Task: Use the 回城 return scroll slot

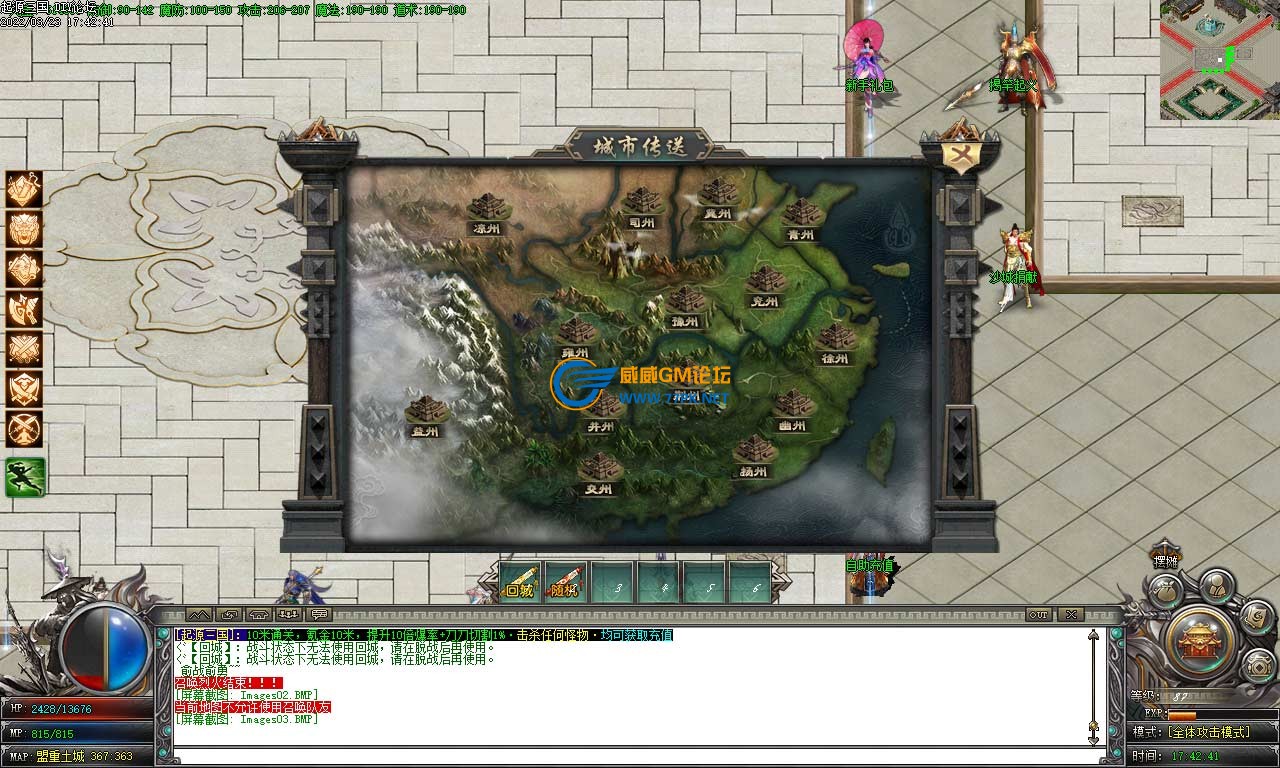Action: click(x=520, y=582)
